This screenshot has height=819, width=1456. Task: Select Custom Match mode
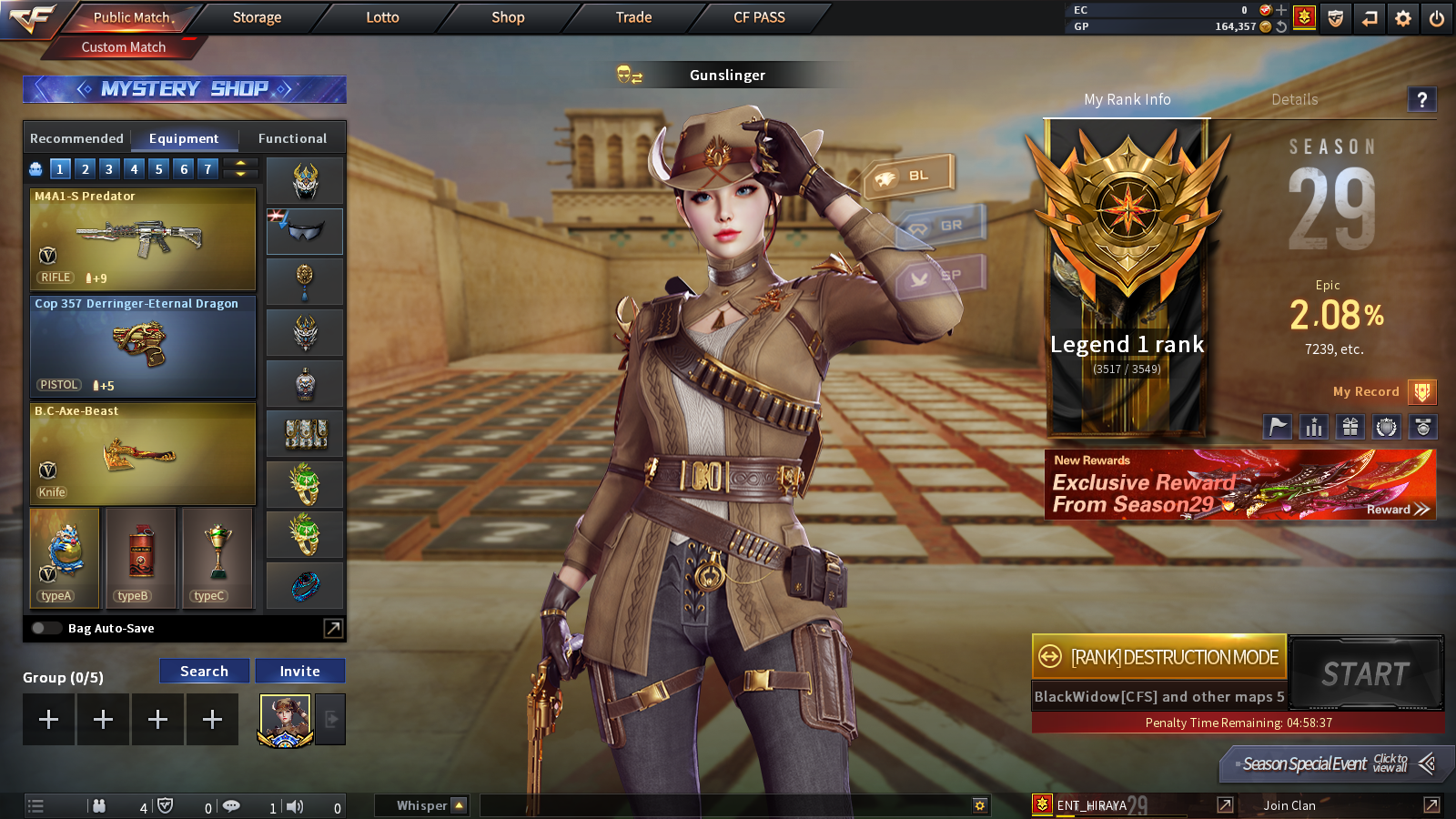pos(124,47)
